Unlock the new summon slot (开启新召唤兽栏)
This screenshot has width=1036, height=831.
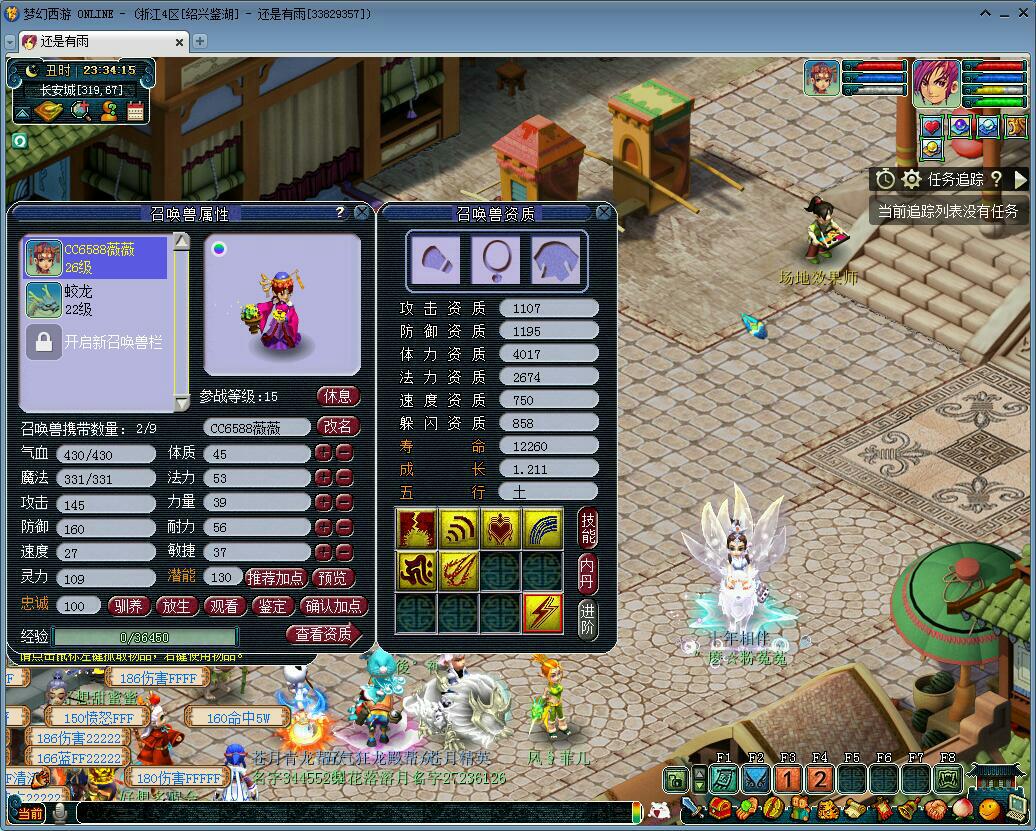pos(96,342)
